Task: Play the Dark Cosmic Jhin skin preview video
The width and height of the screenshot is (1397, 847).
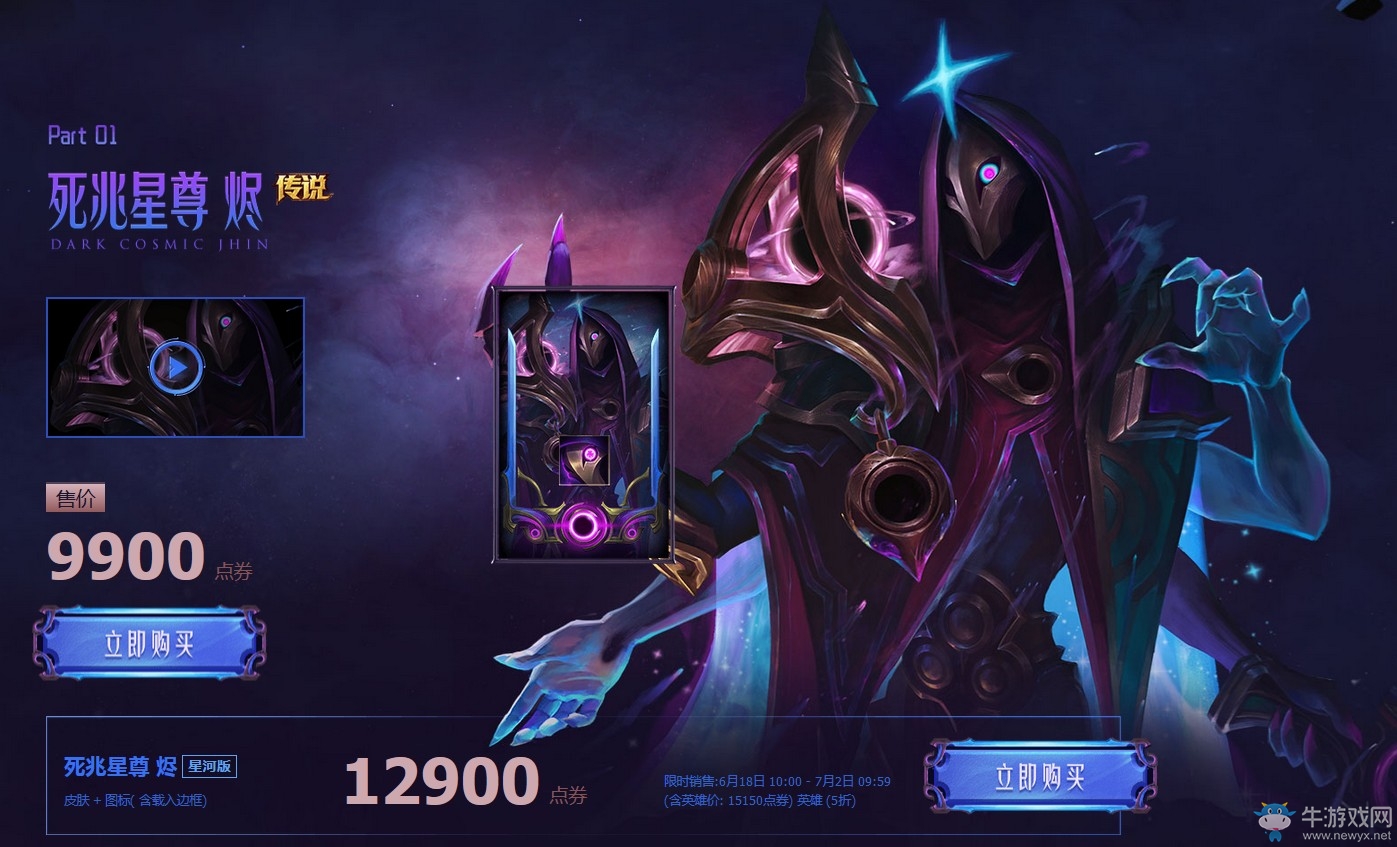Action: (178, 366)
